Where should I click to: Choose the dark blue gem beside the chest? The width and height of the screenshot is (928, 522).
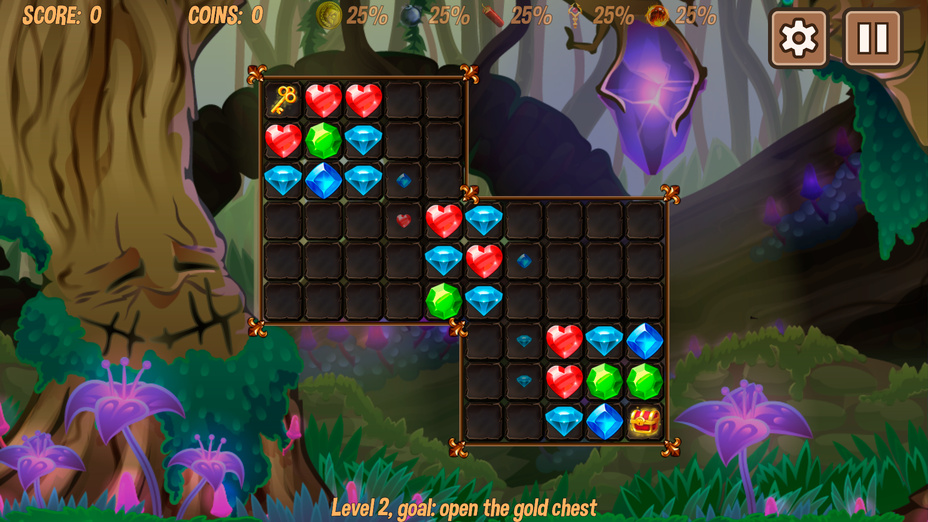coord(604,421)
